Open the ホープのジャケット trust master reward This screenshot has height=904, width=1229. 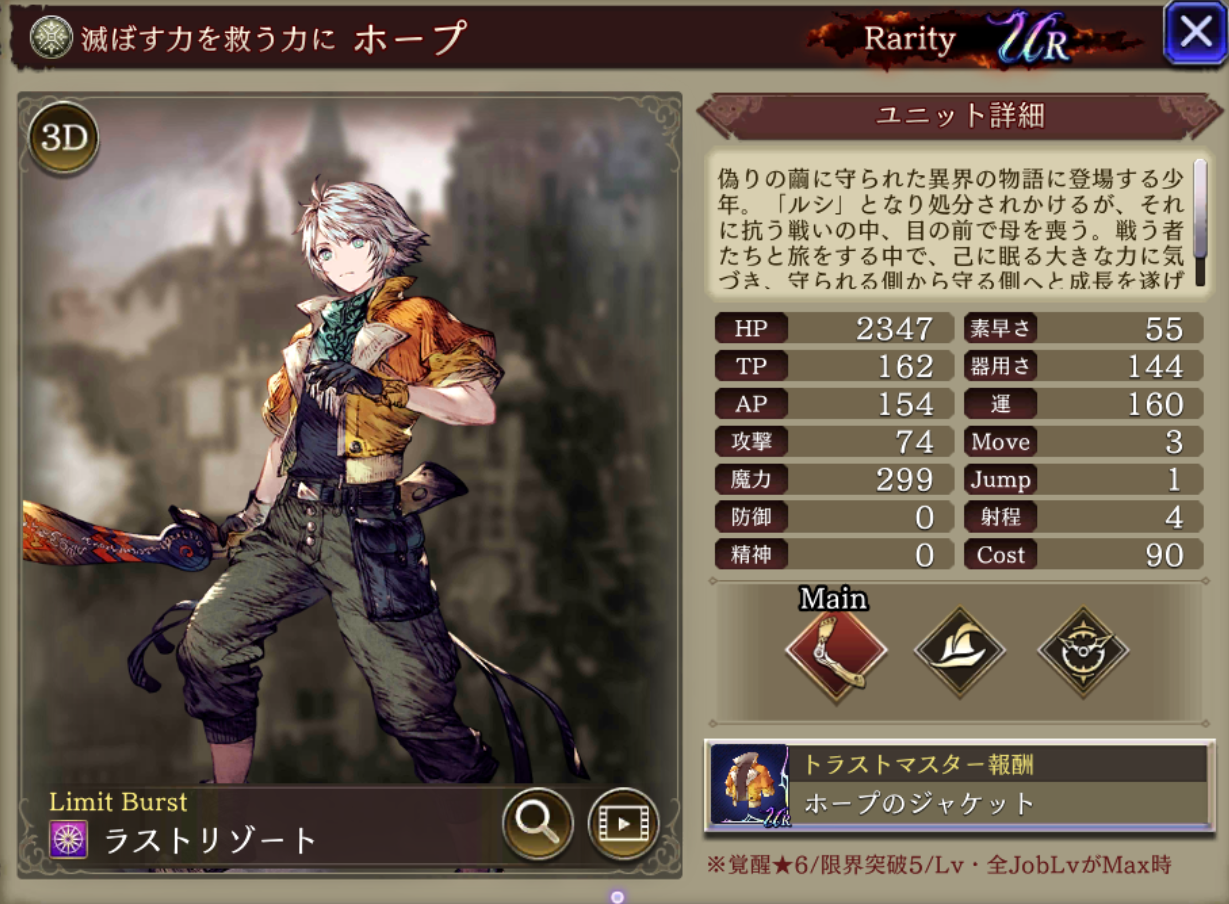pyautogui.click(x=958, y=786)
